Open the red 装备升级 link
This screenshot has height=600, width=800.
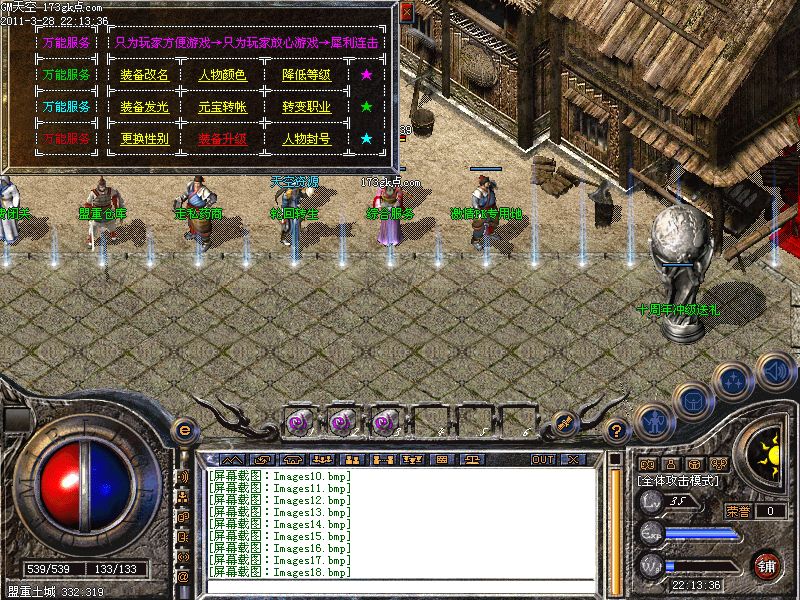[222, 139]
